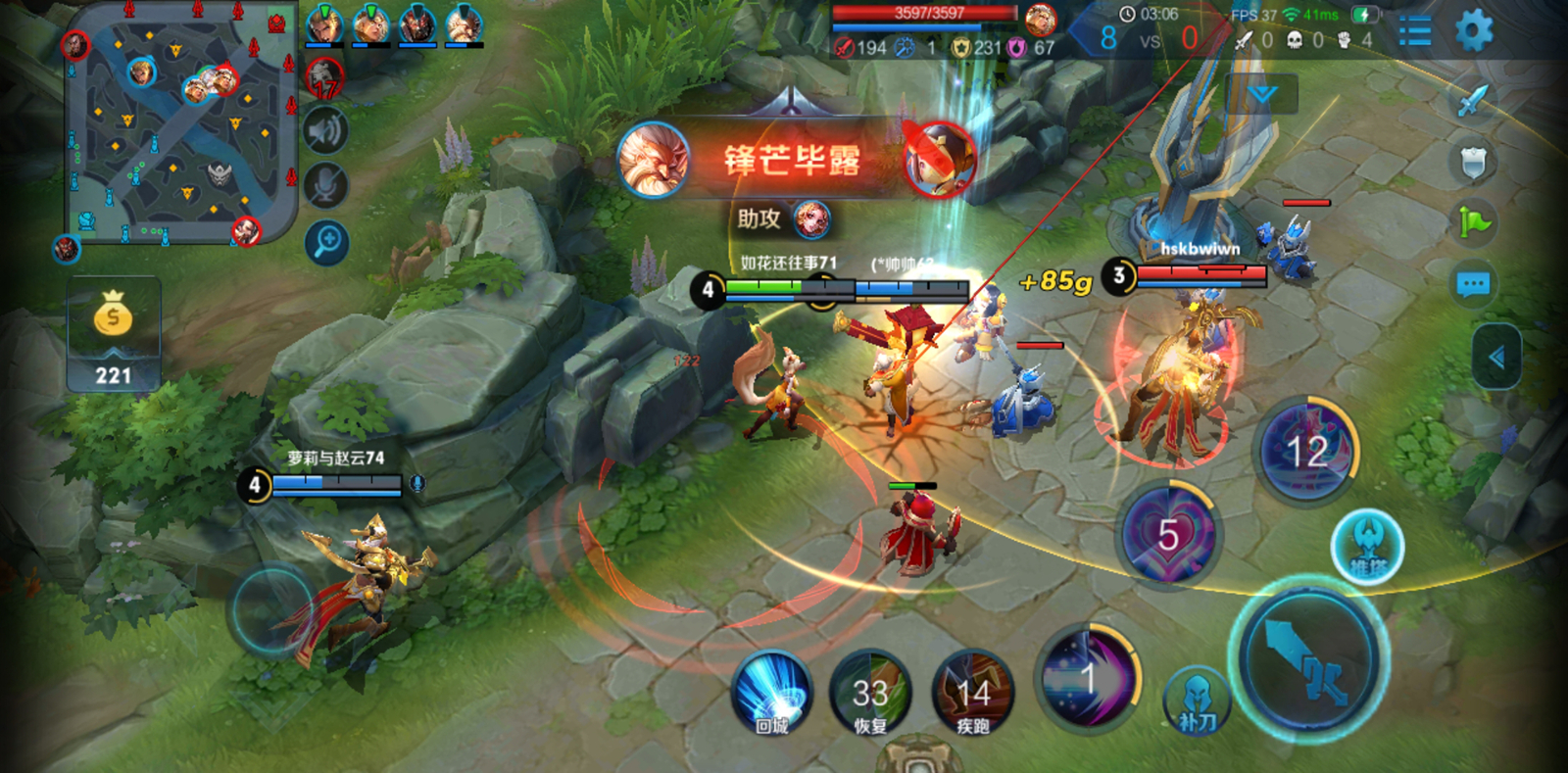Open the gold shop showing 221
The width and height of the screenshot is (1568, 773).
click(x=114, y=335)
